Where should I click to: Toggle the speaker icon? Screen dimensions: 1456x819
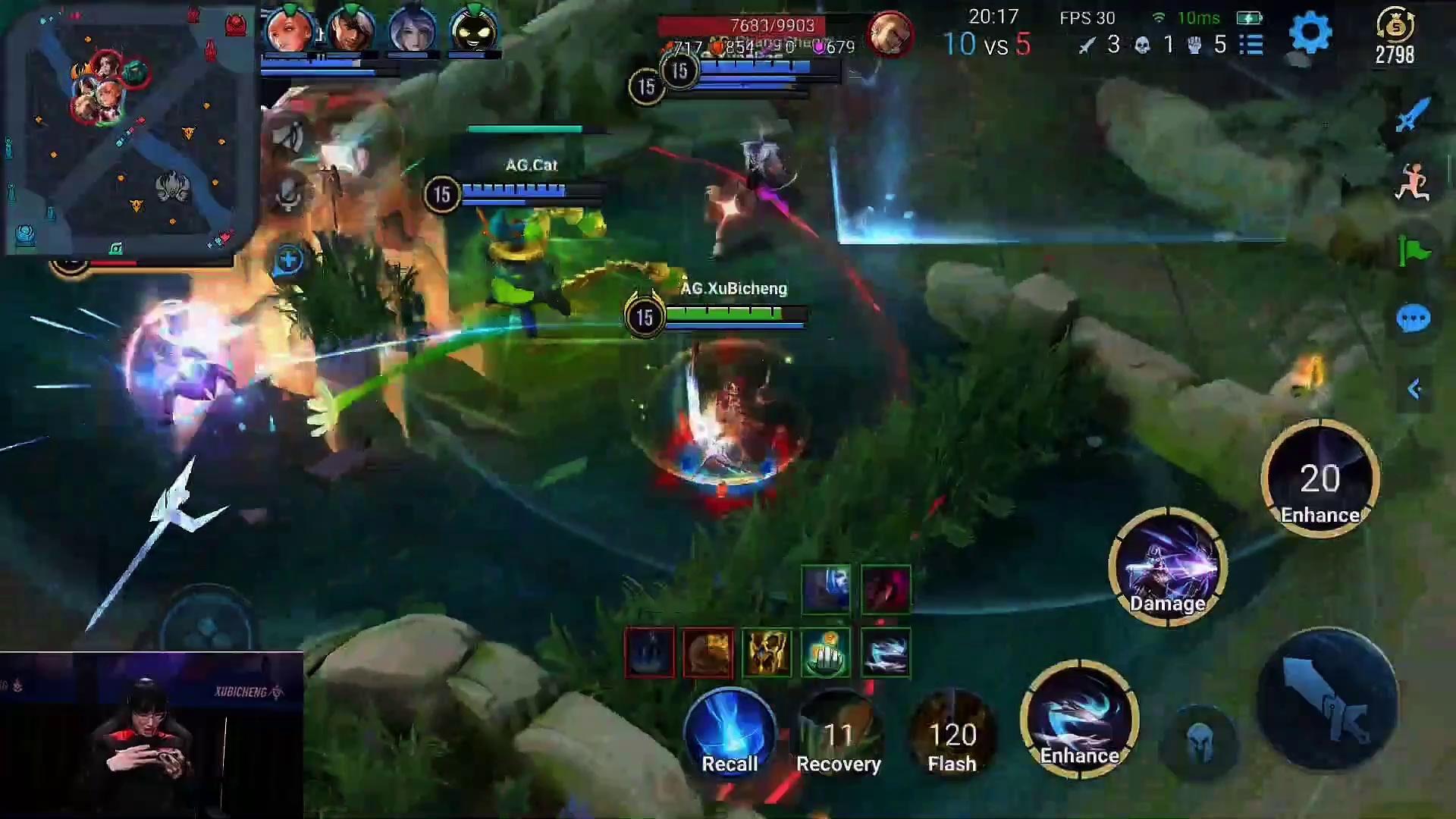tap(288, 137)
